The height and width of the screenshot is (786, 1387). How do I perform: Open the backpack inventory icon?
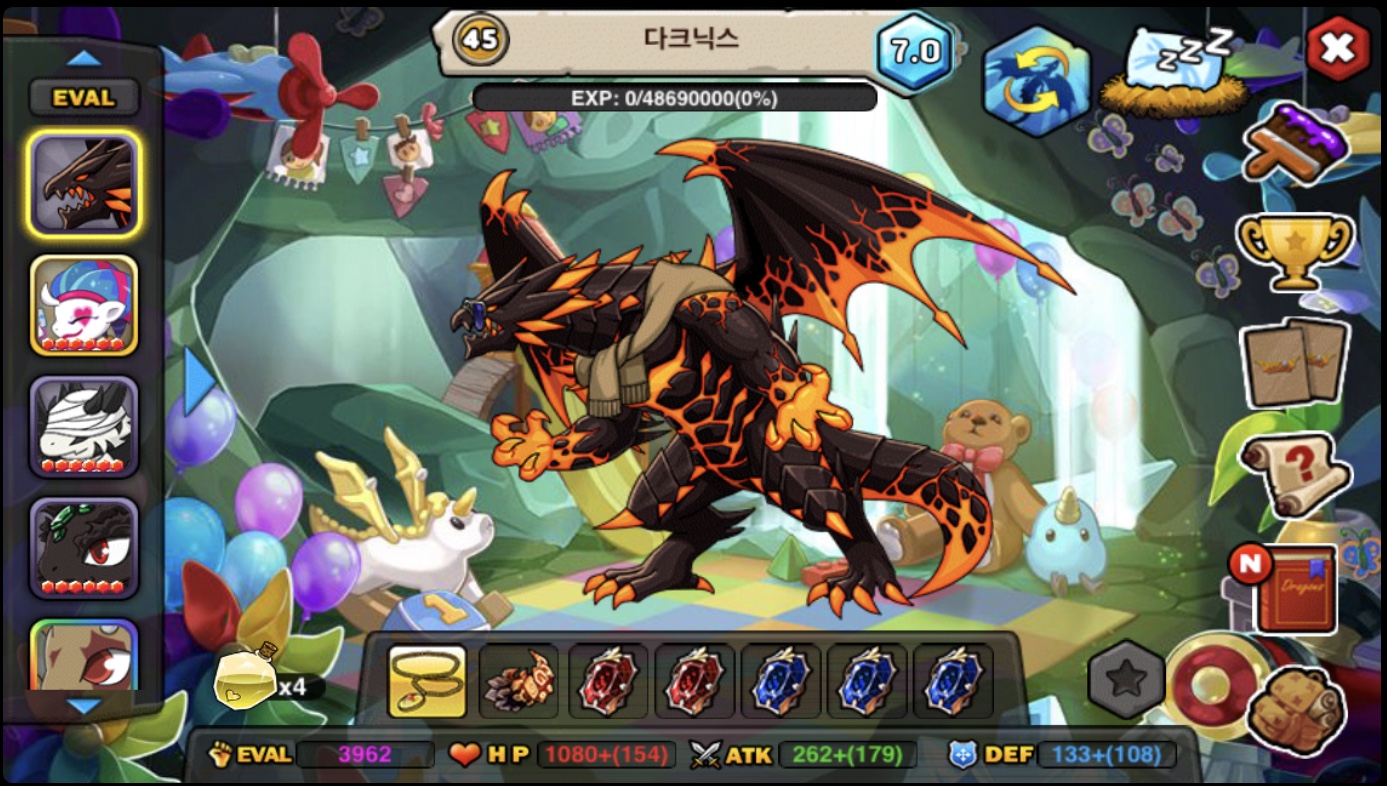click(x=1296, y=708)
